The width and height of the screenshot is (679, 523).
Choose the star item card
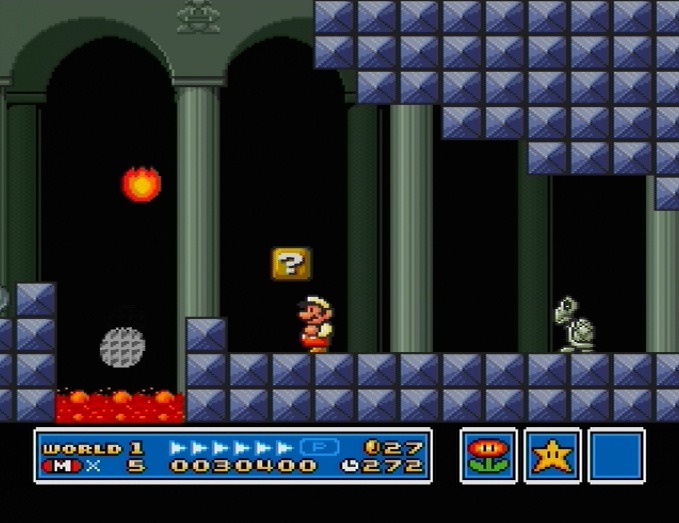[x=552, y=455]
